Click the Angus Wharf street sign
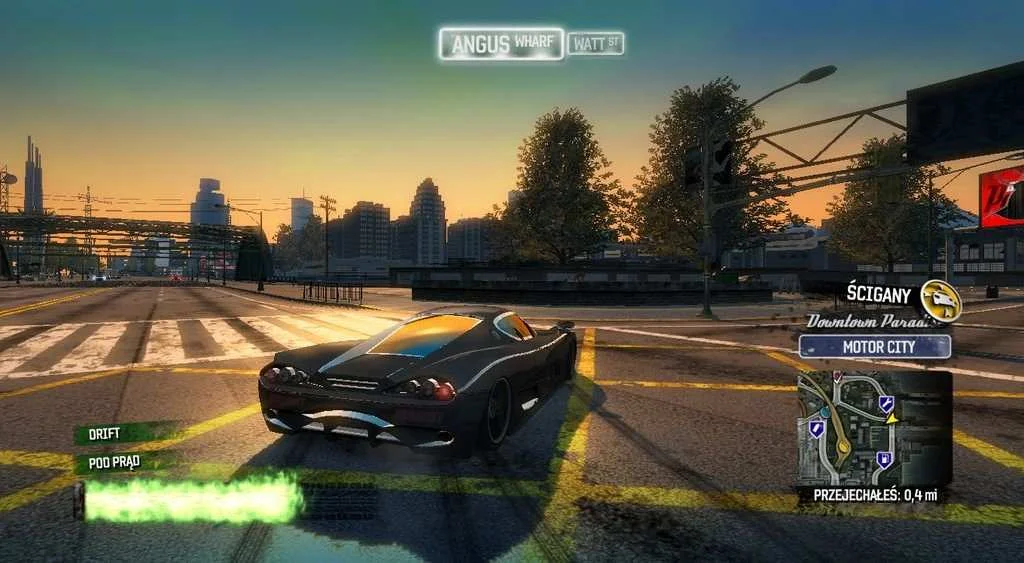Image resolution: width=1024 pixels, height=563 pixels. click(x=500, y=44)
